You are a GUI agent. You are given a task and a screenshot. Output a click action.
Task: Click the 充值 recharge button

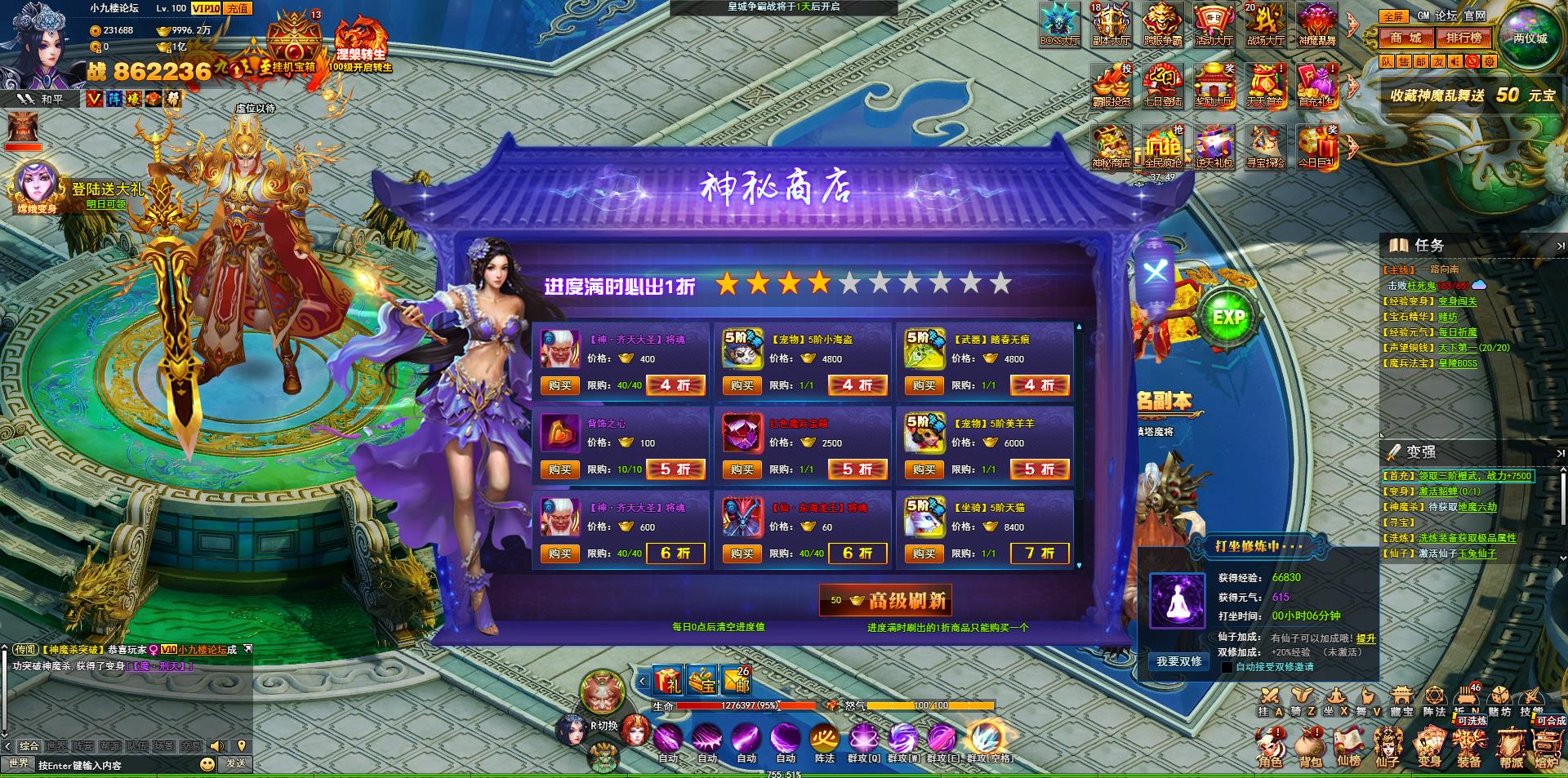[238, 8]
